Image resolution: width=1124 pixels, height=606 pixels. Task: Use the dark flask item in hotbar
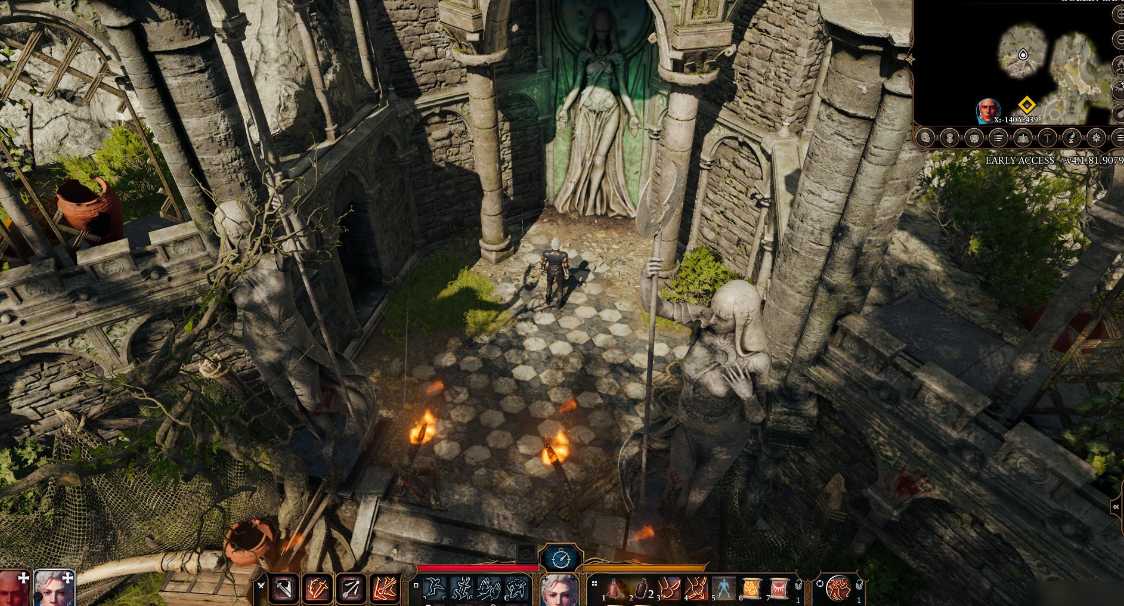point(641,589)
